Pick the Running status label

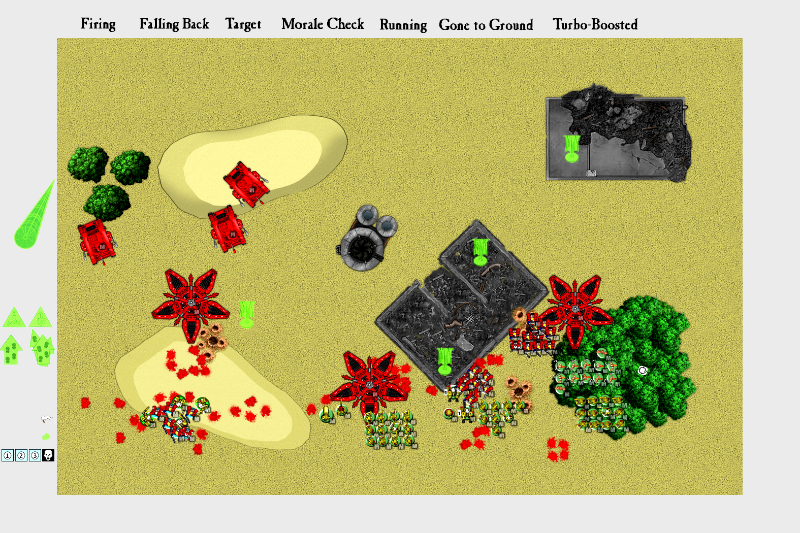(x=403, y=25)
